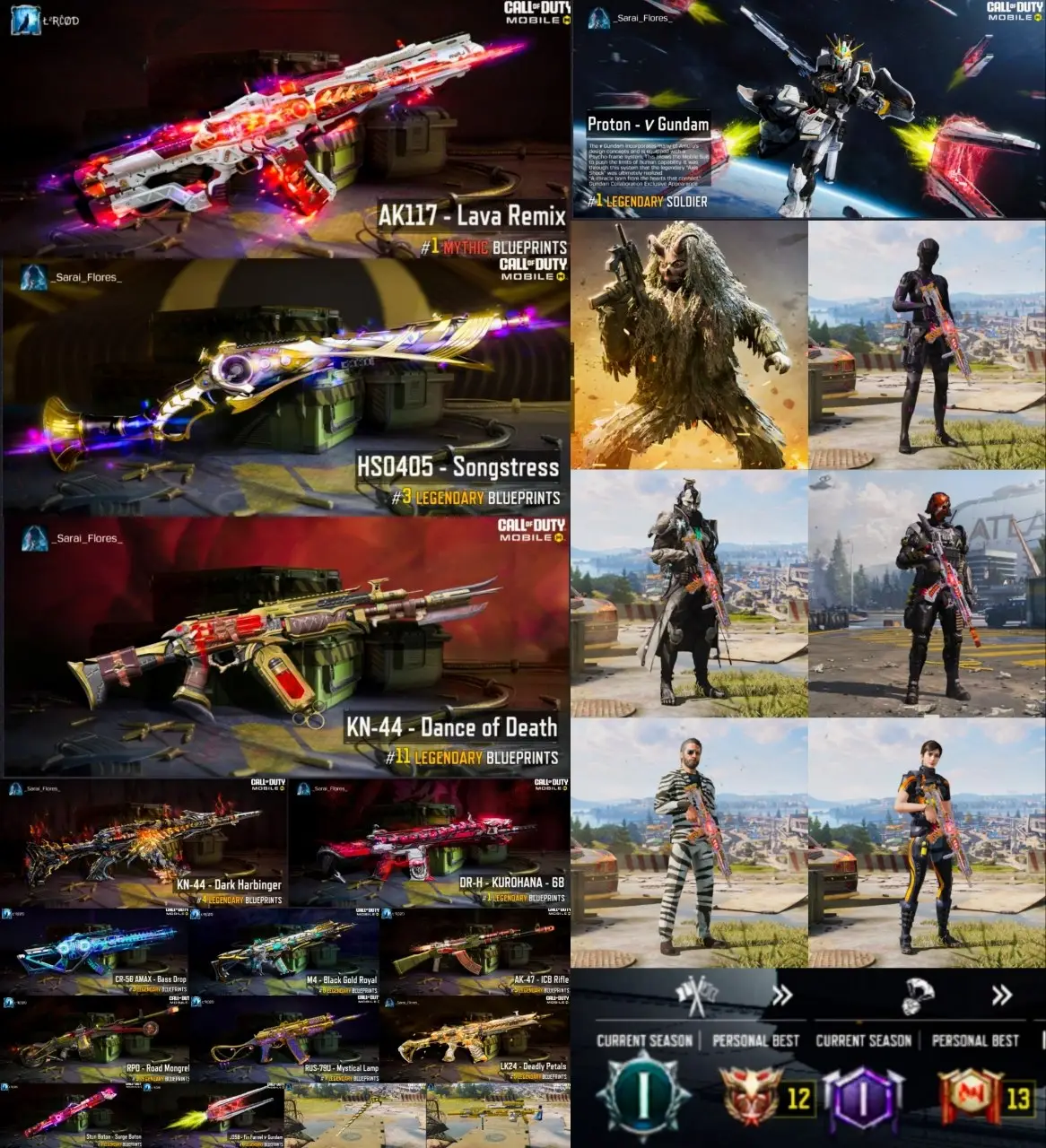The image size is (1046, 1148).
Task: Select the zebra-striped outfit soldier image
Action: [689, 843]
